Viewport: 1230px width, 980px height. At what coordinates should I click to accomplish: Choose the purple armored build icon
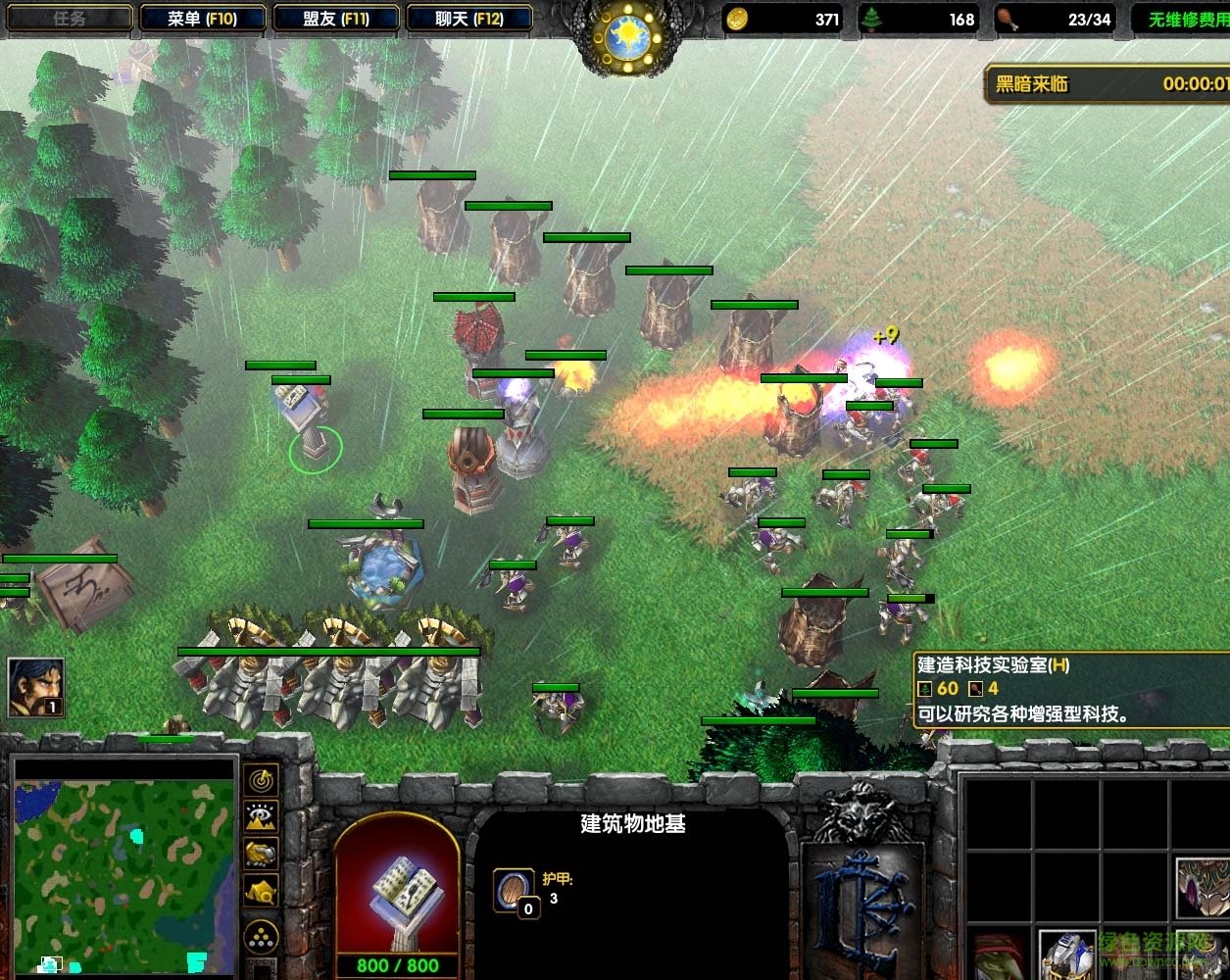[x=1203, y=887]
